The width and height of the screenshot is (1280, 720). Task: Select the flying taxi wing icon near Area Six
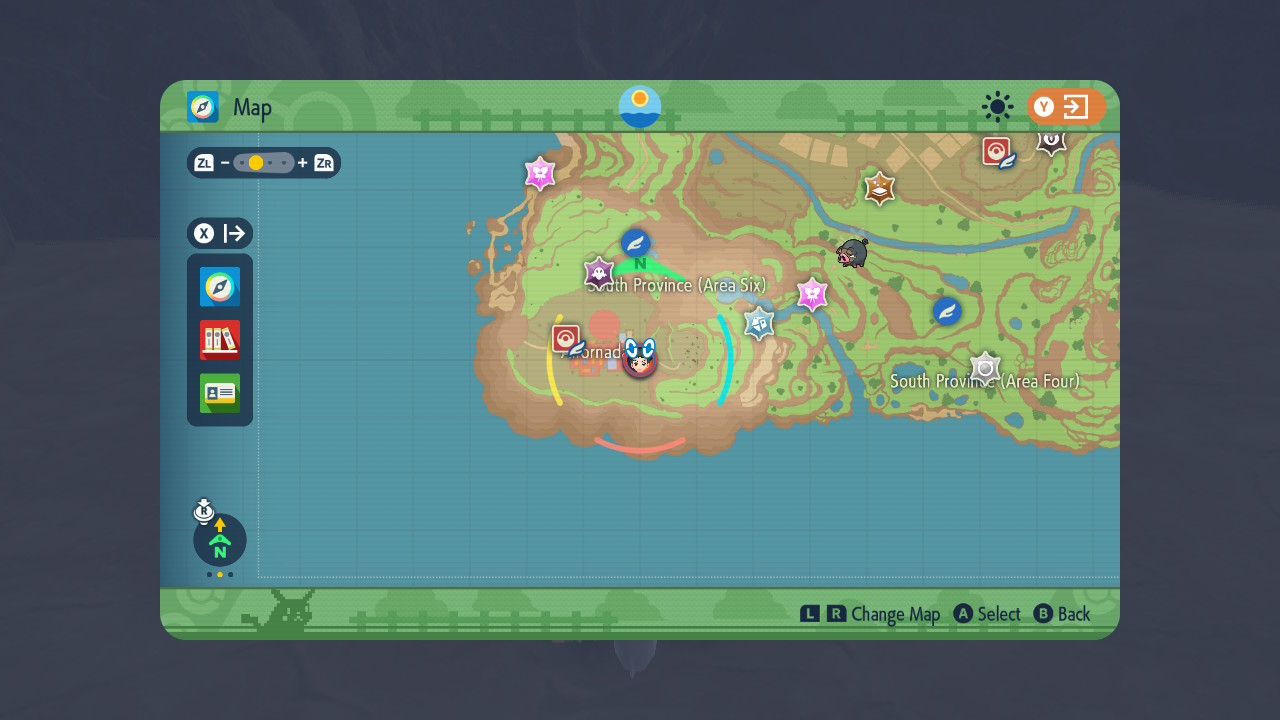(636, 242)
